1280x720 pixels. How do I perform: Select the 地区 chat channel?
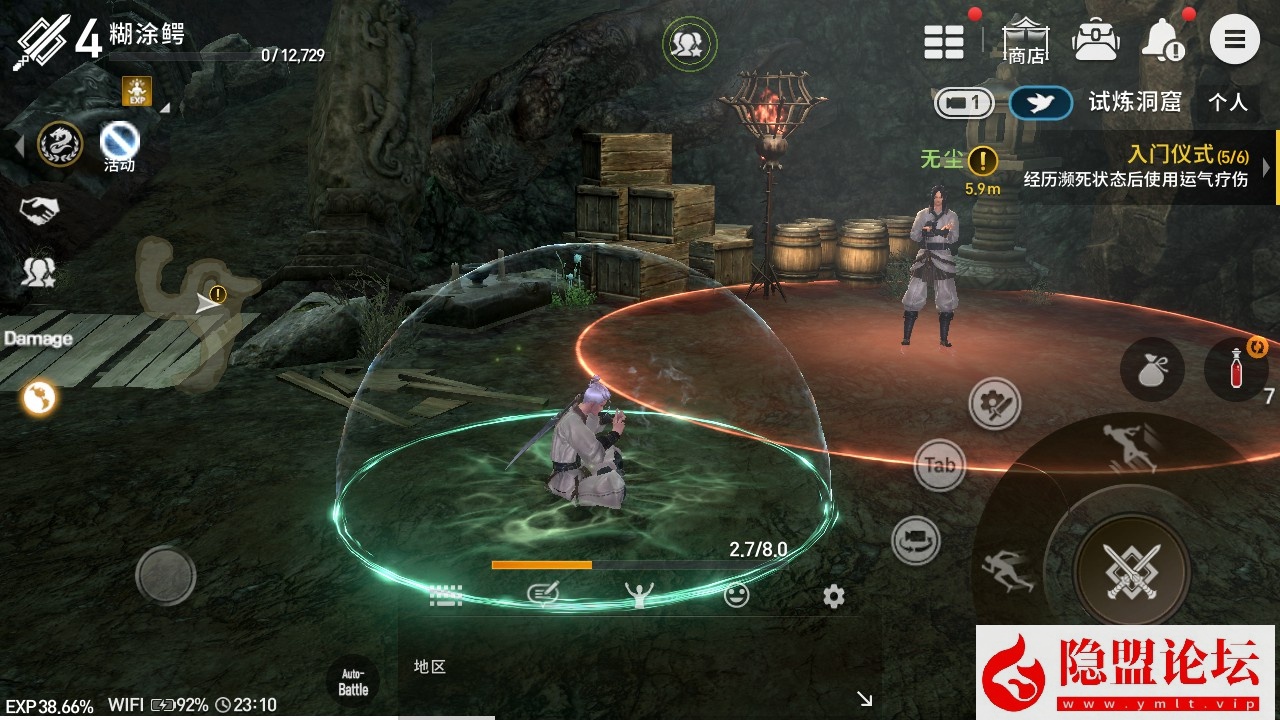[x=430, y=667]
